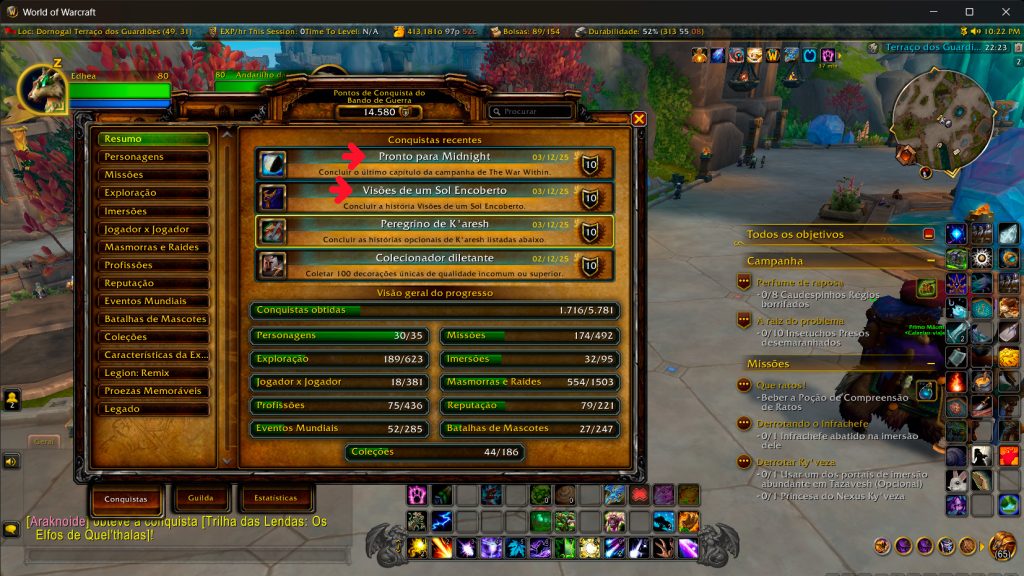1024x576 pixels.
Task: Open the Missões achievement category
Action: tap(153, 175)
